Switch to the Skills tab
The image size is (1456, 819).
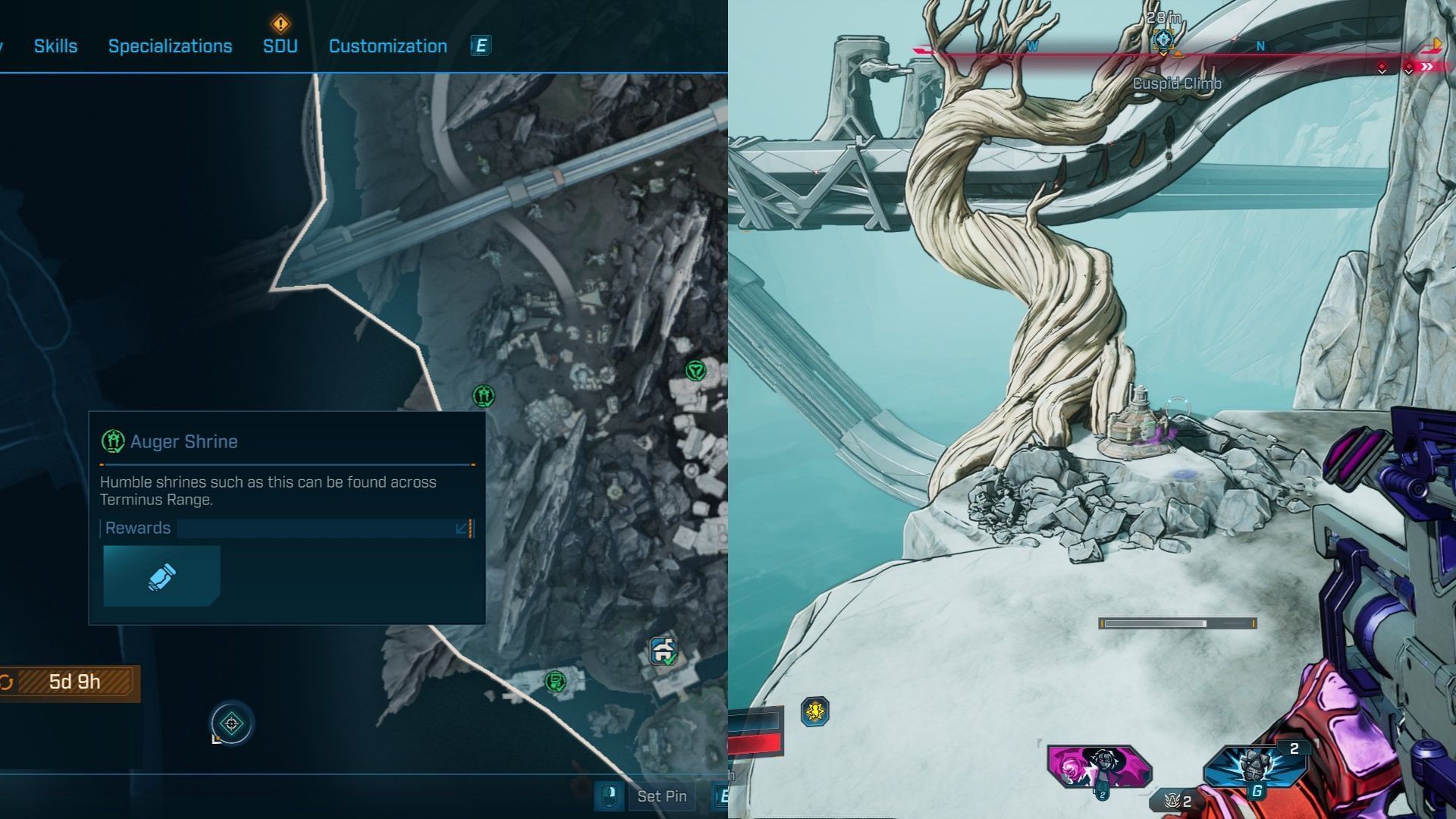click(x=55, y=46)
